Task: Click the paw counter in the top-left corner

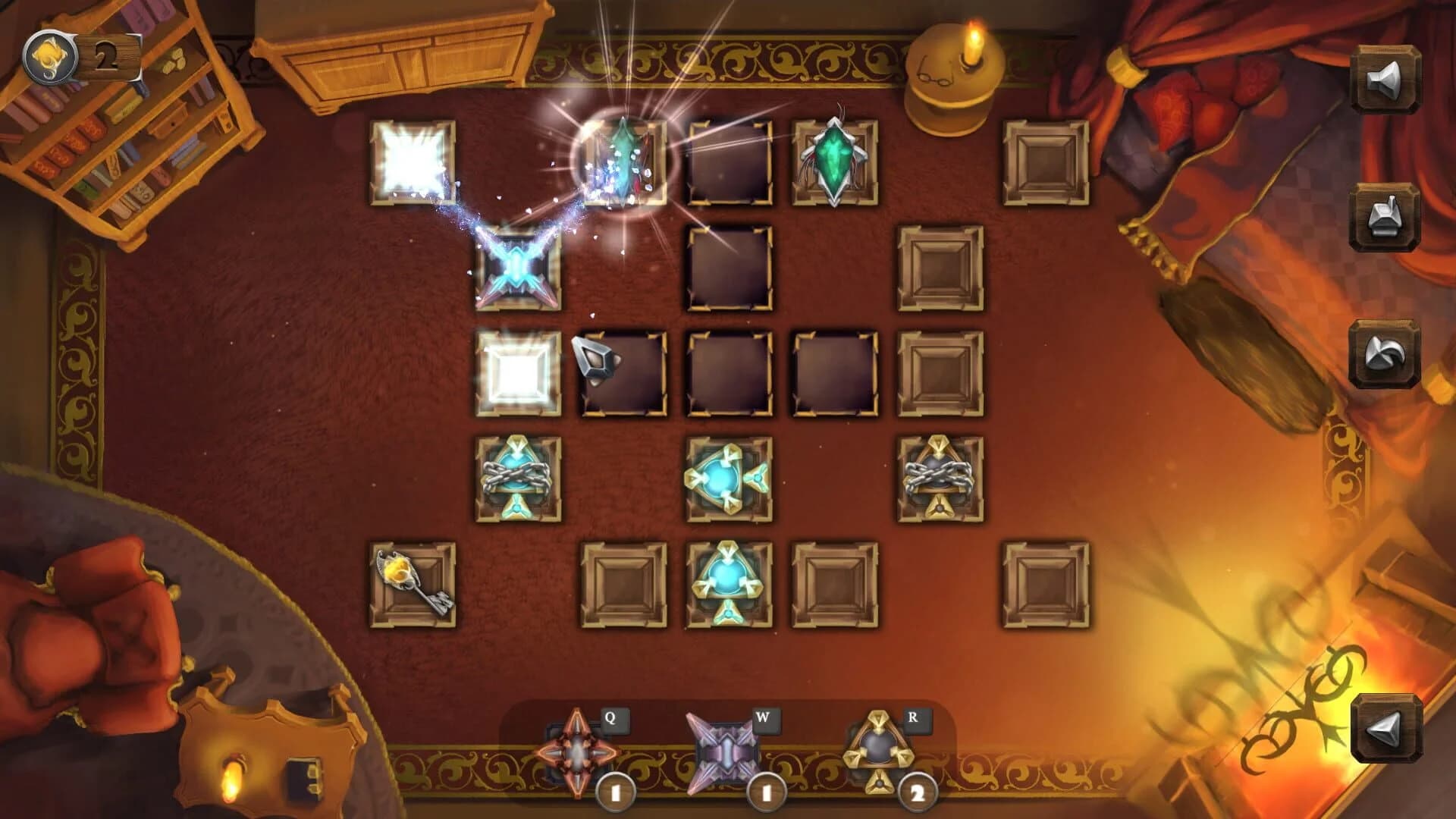Action: (x=50, y=53)
